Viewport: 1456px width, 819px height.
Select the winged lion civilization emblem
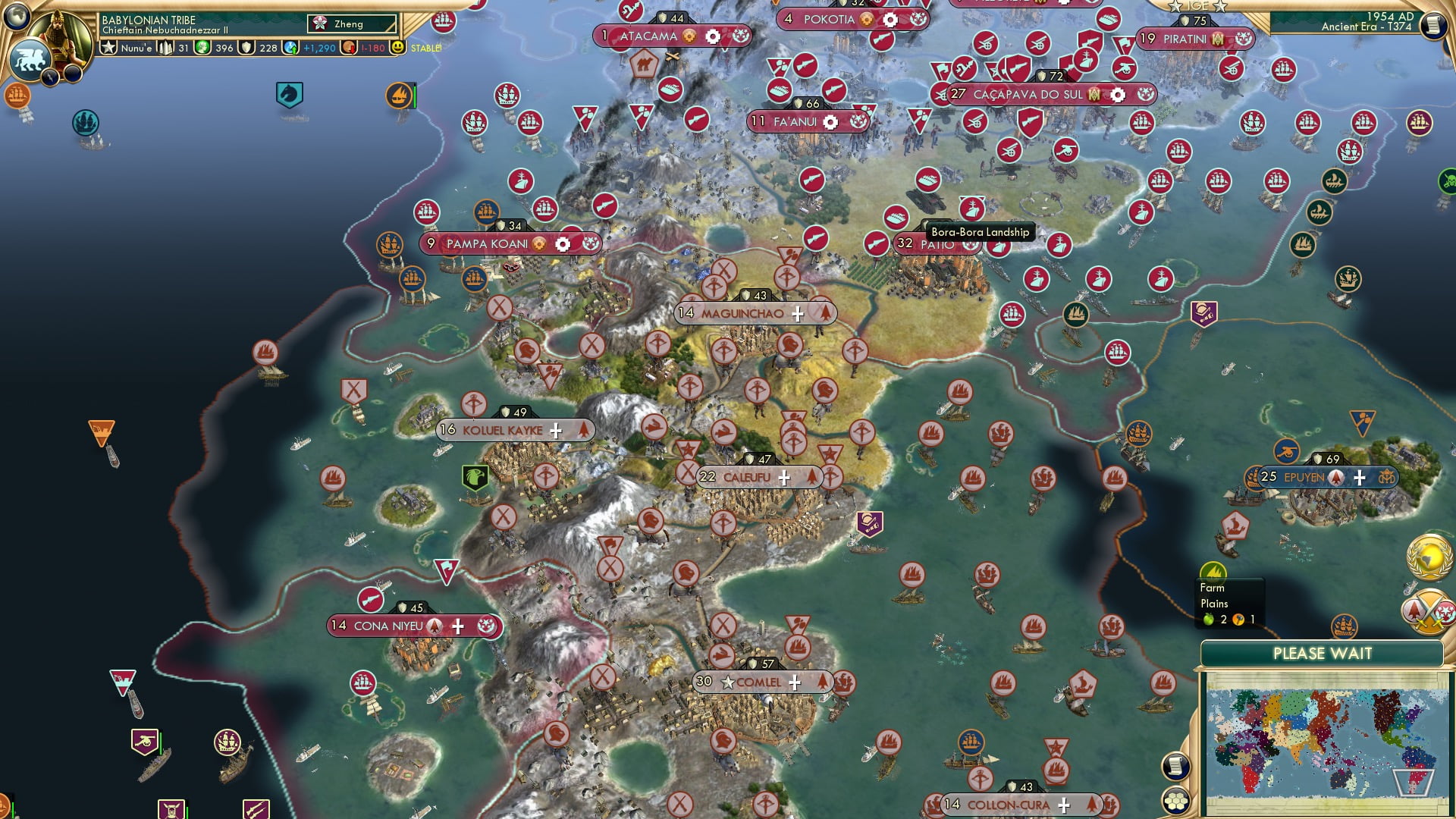(x=30, y=60)
